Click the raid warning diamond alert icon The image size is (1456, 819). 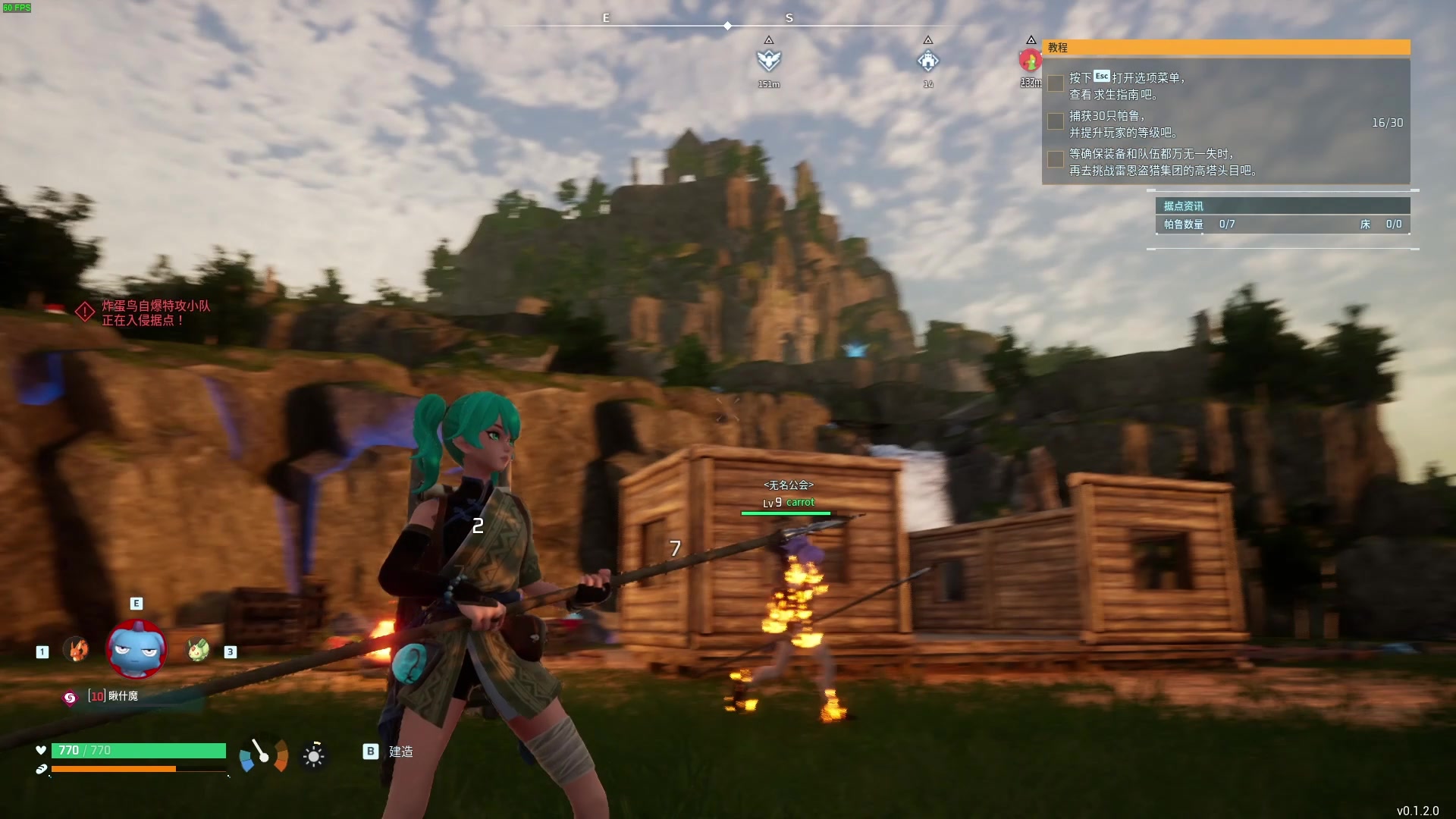point(85,312)
